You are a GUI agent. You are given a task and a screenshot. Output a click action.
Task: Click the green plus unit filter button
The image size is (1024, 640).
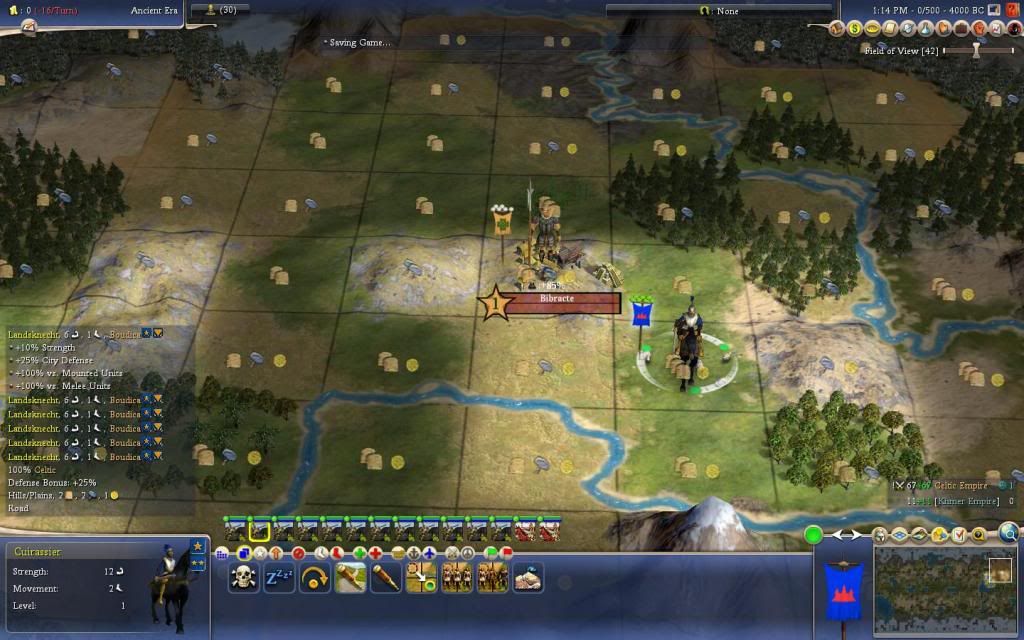point(358,552)
